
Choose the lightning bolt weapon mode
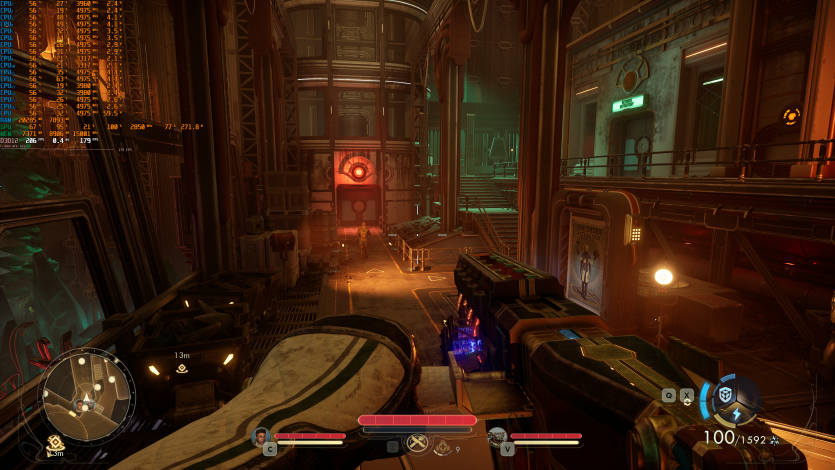736,414
